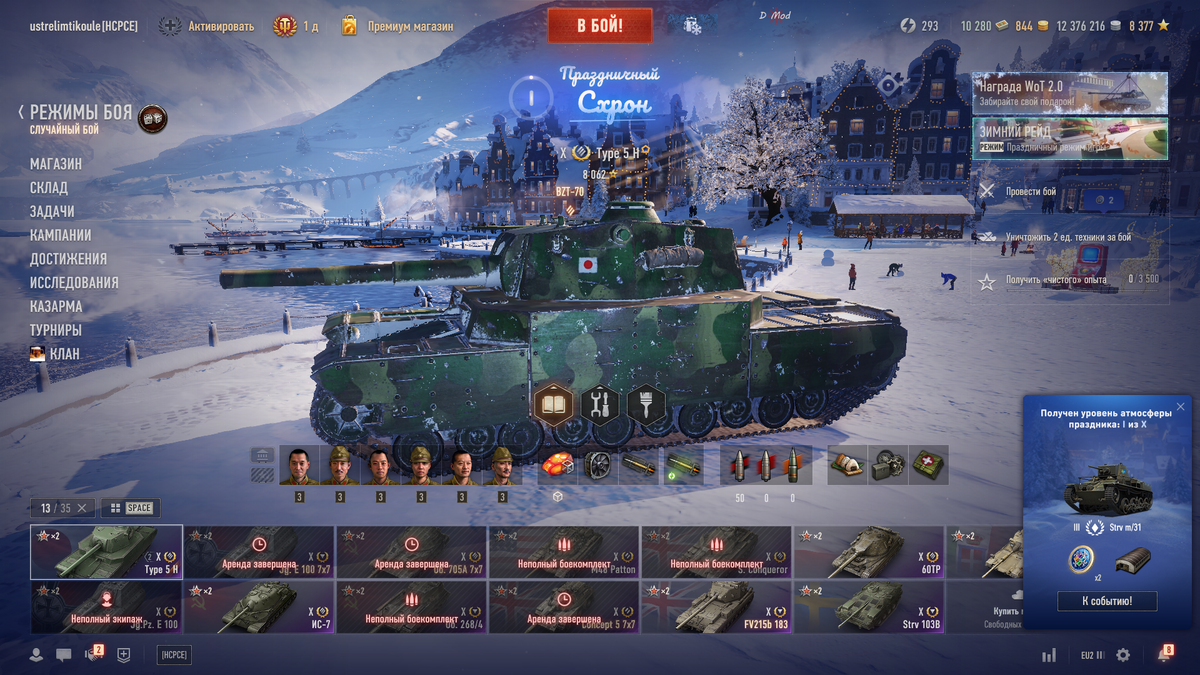The image size is (1200, 675).
Task: Choose the FV215b 183 tank card
Action: (717, 608)
